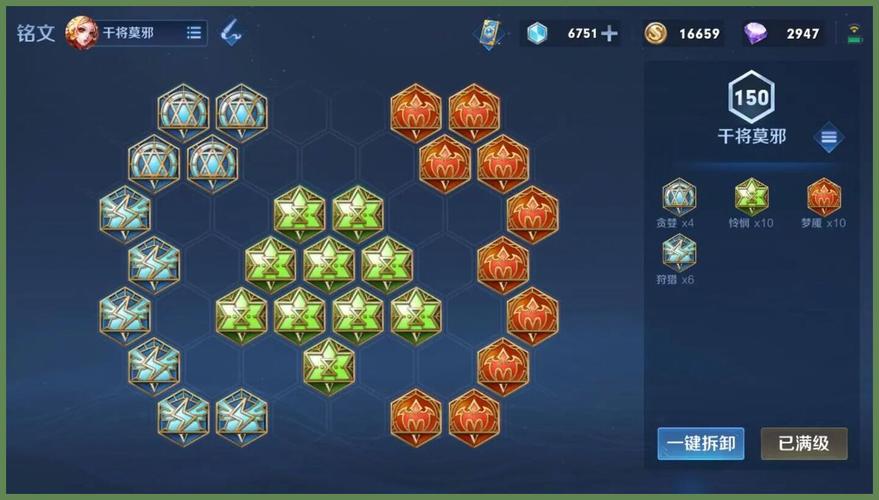Open the blue diamond-shaped list menu
Screen dimensions: 879x500
[828, 138]
